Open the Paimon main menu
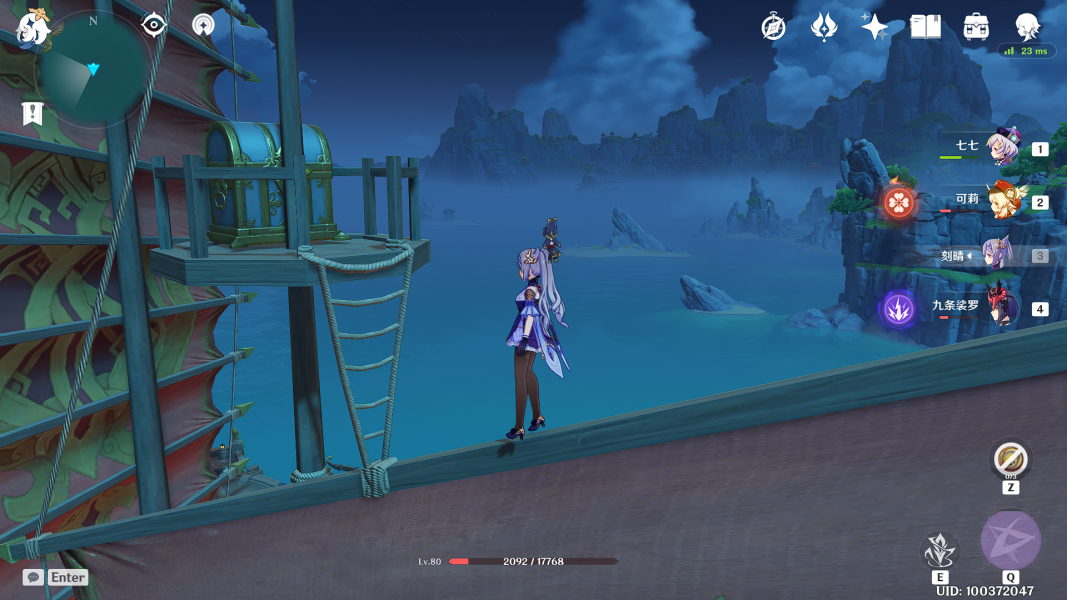This screenshot has height=600, width=1067. pyautogui.click(x=33, y=29)
